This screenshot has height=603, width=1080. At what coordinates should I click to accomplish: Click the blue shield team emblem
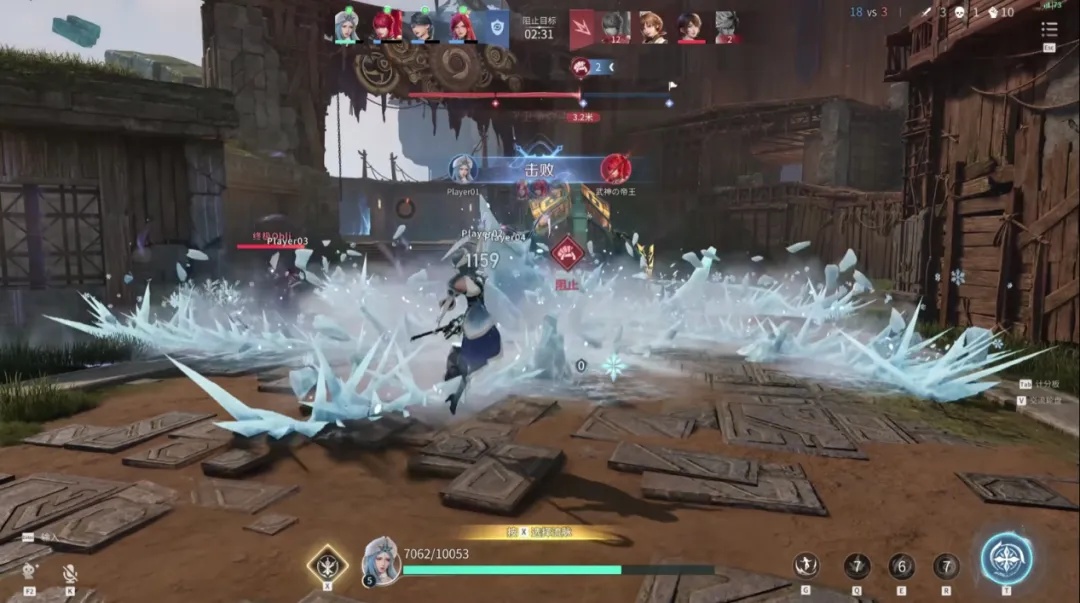pyautogui.click(x=497, y=29)
